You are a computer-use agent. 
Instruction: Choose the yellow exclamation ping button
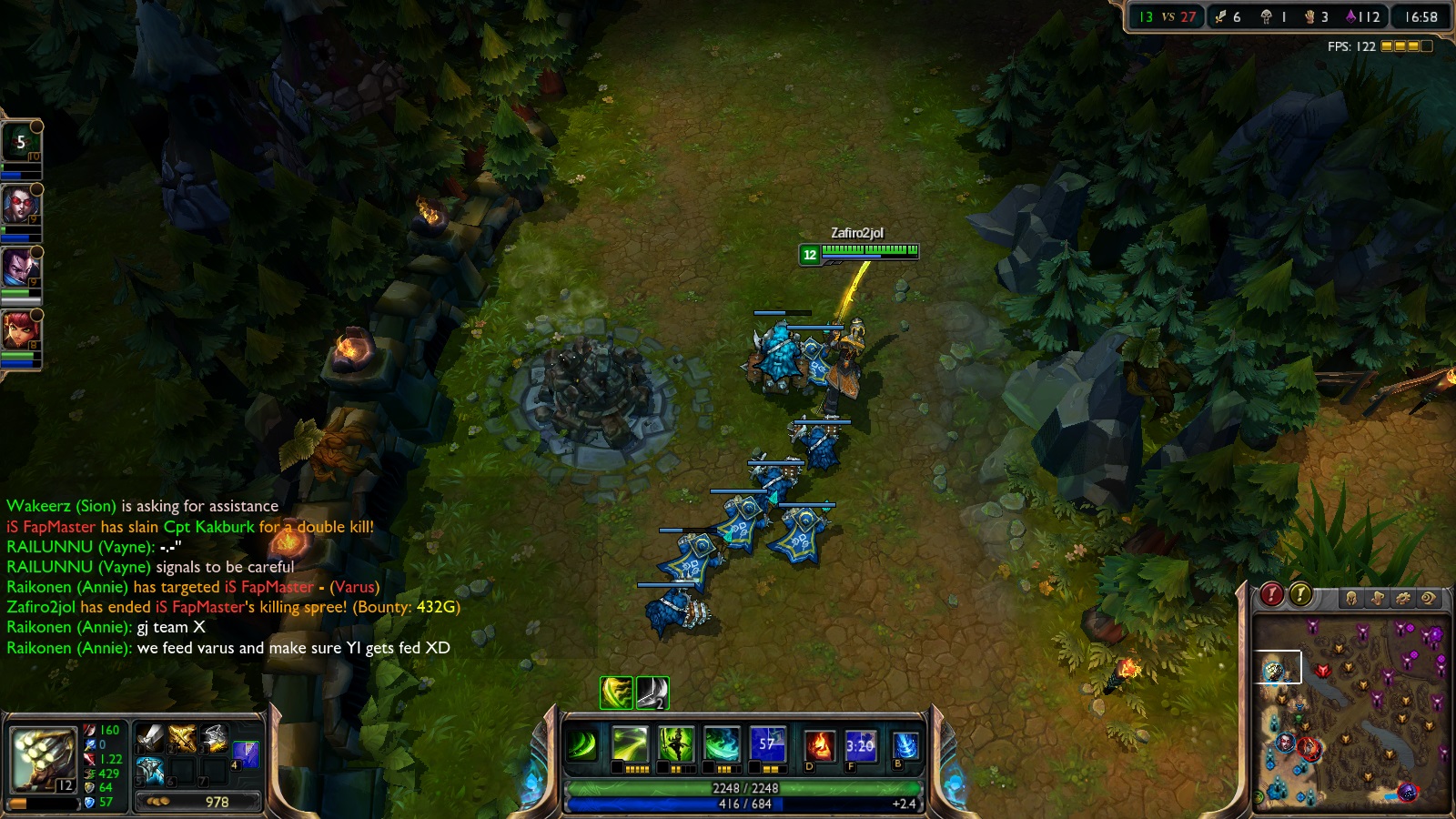tap(1301, 595)
